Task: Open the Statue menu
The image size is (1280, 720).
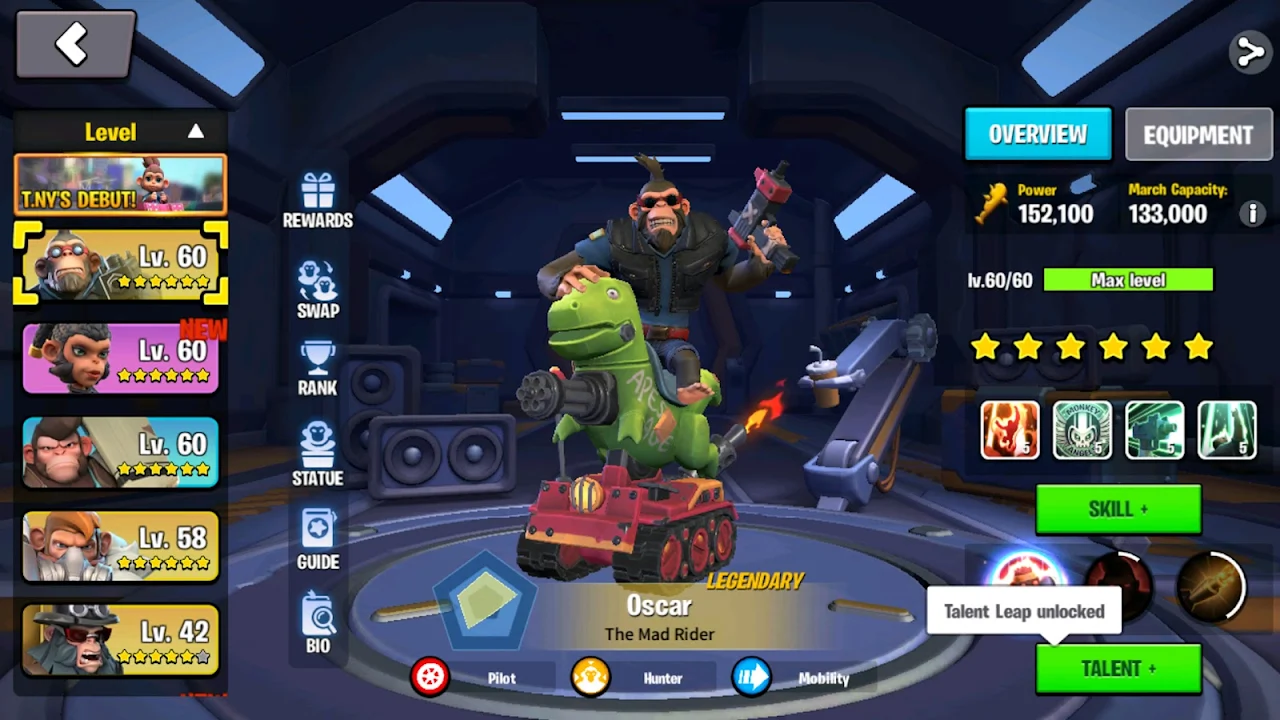Action: pyautogui.click(x=317, y=455)
